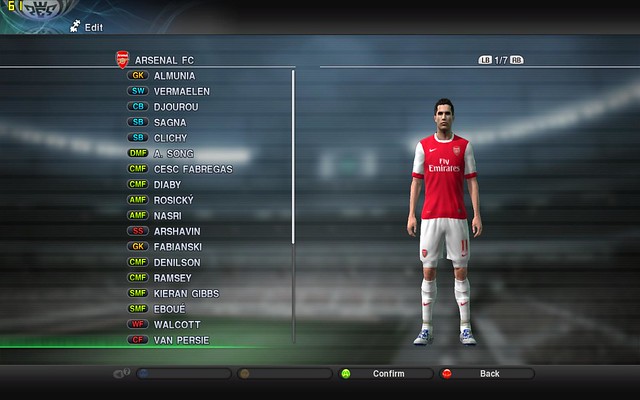
Task: Select Djourou player row
Action: pos(178,107)
